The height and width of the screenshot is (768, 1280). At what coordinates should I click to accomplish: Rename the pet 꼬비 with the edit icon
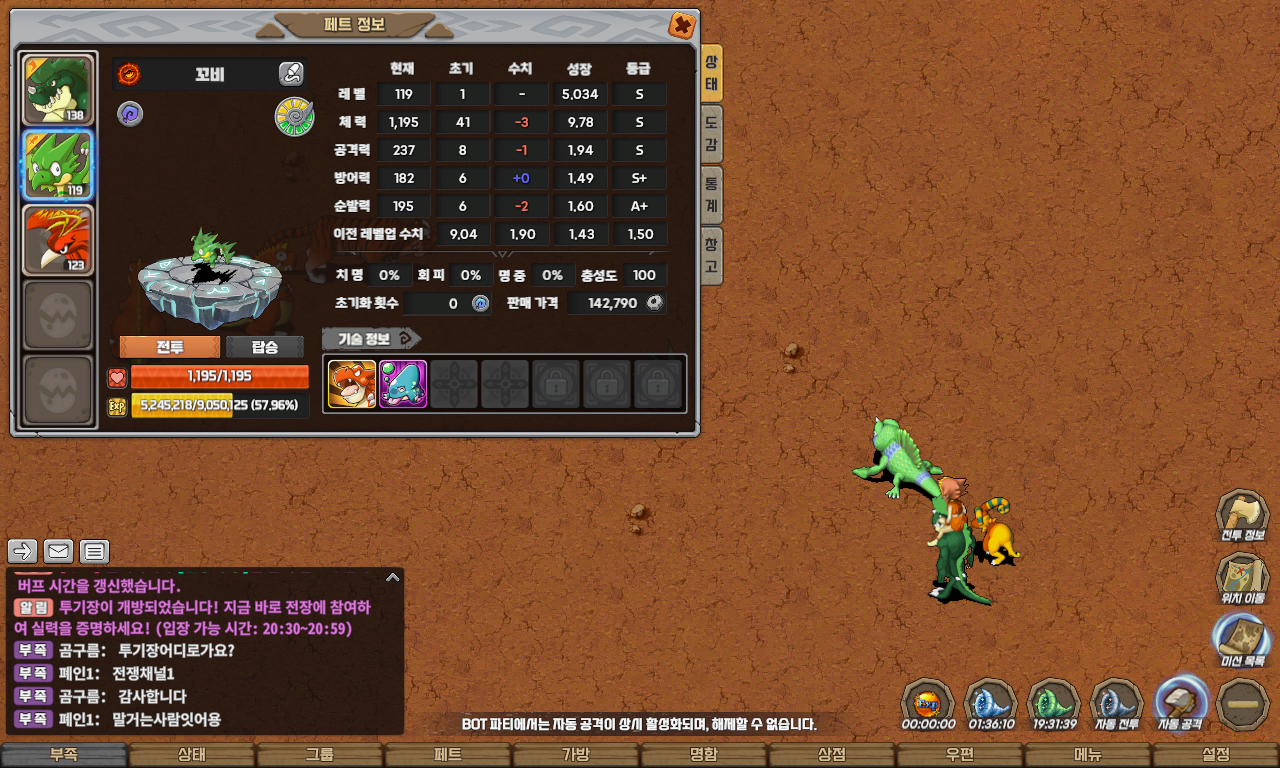coord(291,73)
